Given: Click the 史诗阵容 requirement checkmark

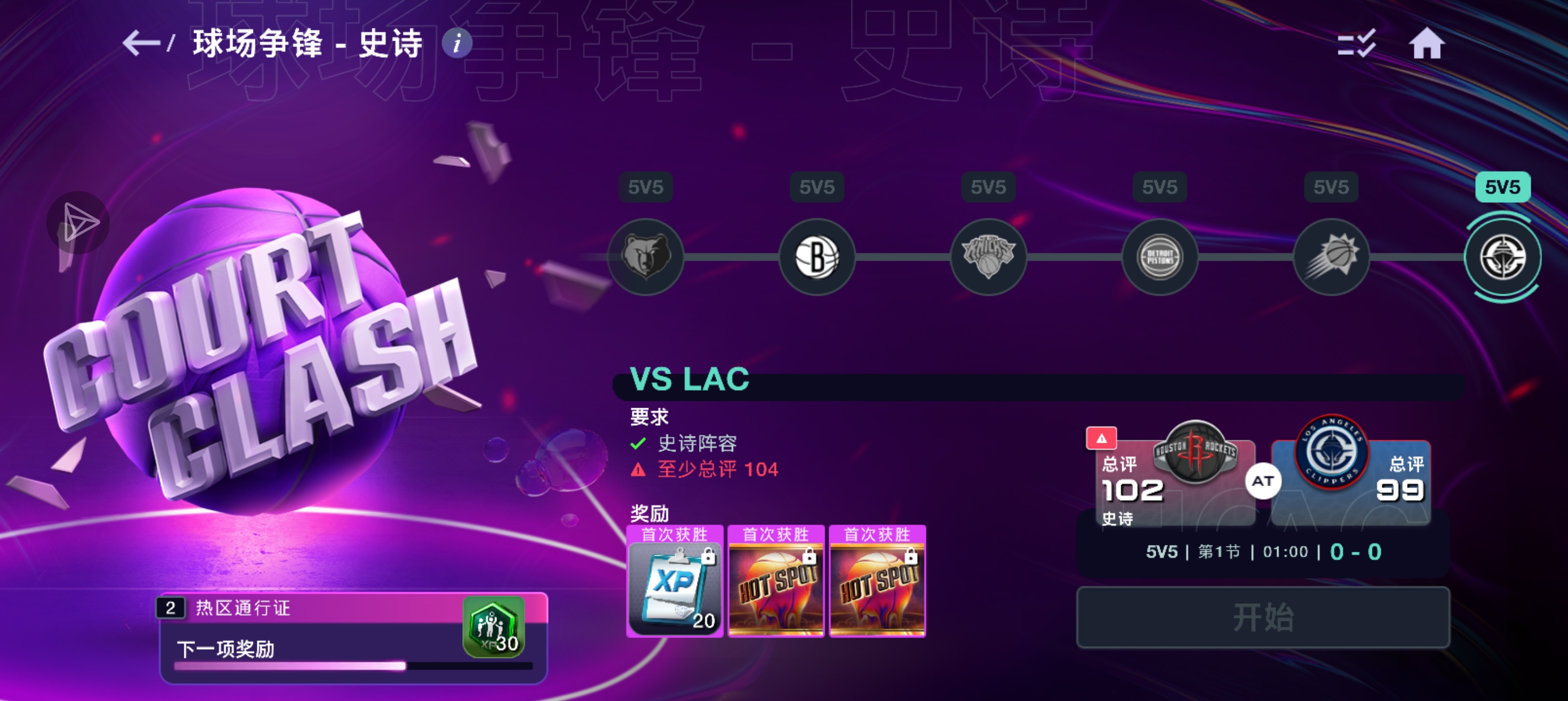Looking at the screenshot, I should coord(637,444).
